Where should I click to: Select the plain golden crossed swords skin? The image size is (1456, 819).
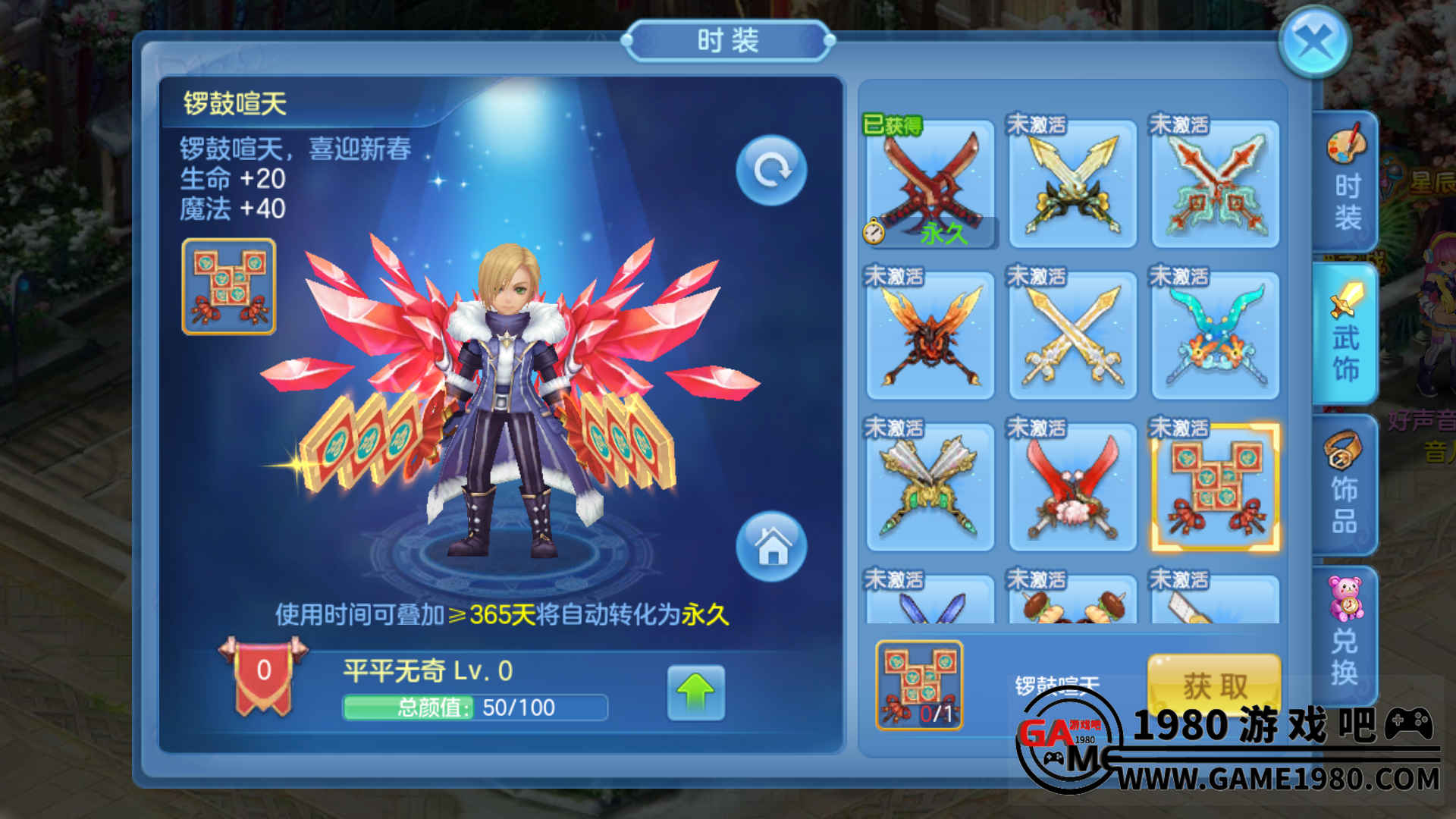(1072, 335)
